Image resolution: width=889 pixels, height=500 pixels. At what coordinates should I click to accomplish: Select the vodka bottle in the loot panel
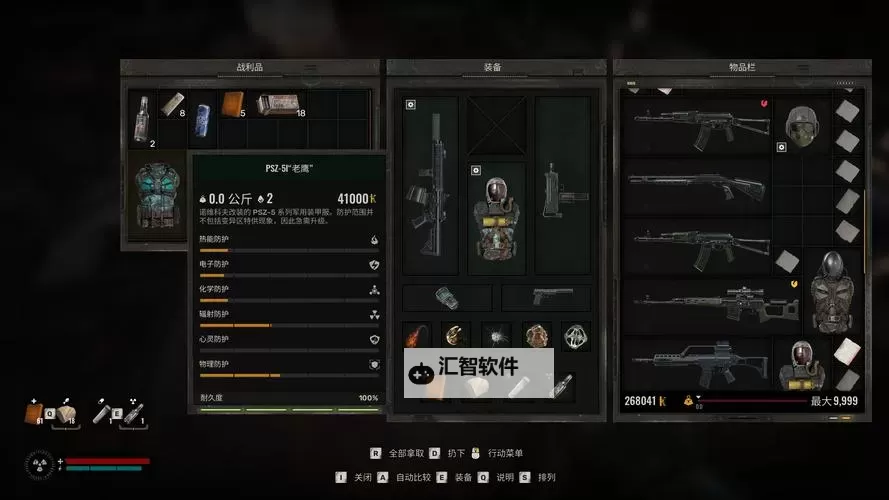(142, 119)
